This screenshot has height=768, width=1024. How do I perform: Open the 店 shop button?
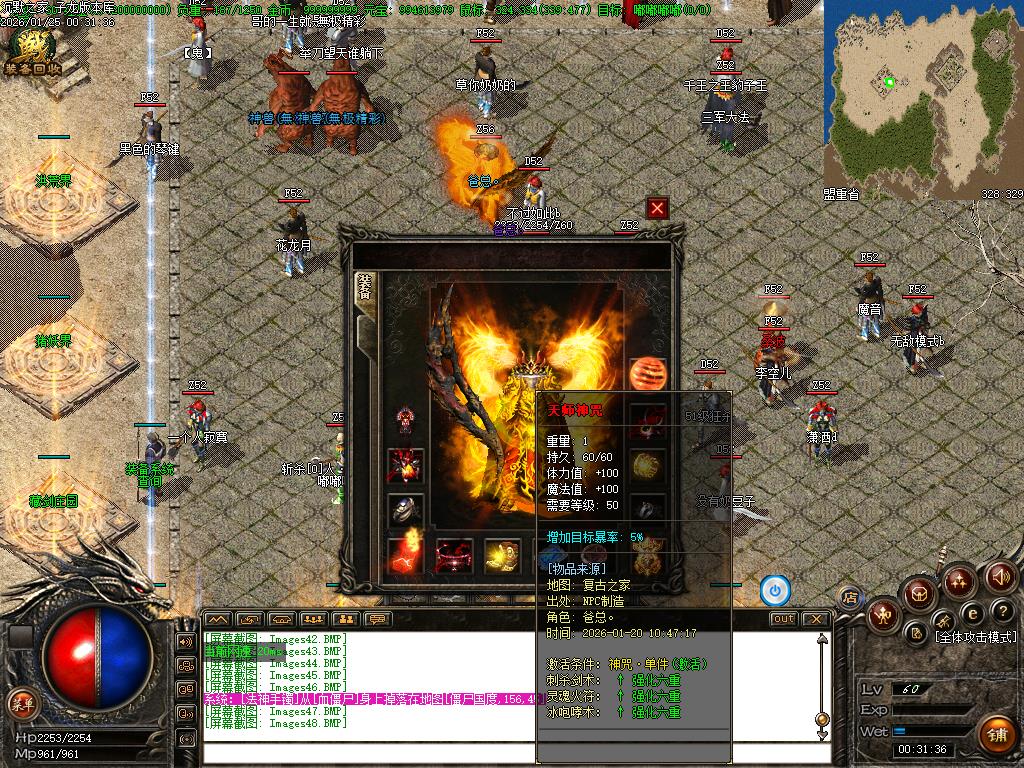[x=850, y=598]
